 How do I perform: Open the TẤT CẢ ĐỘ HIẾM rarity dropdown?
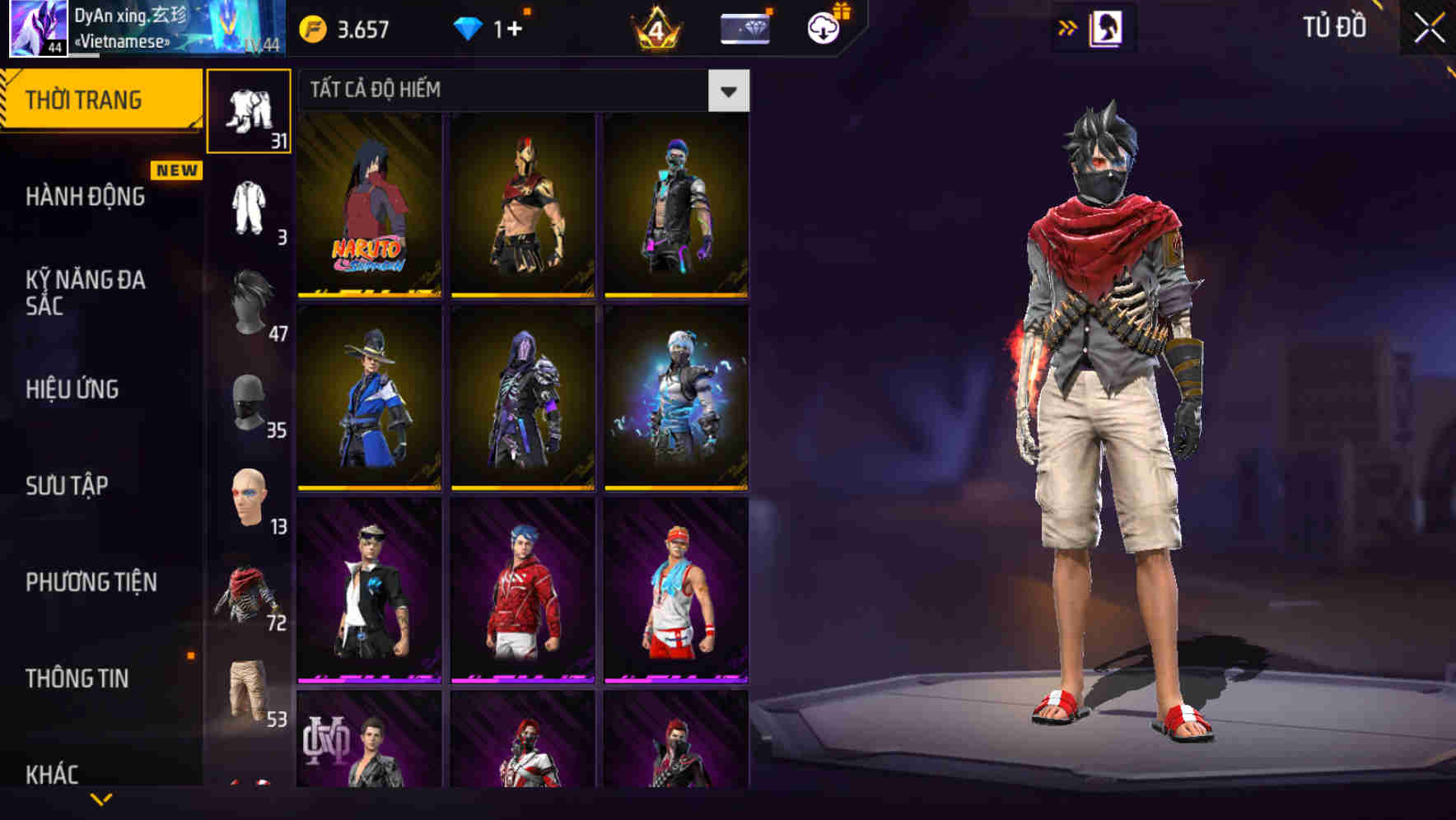(726, 91)
